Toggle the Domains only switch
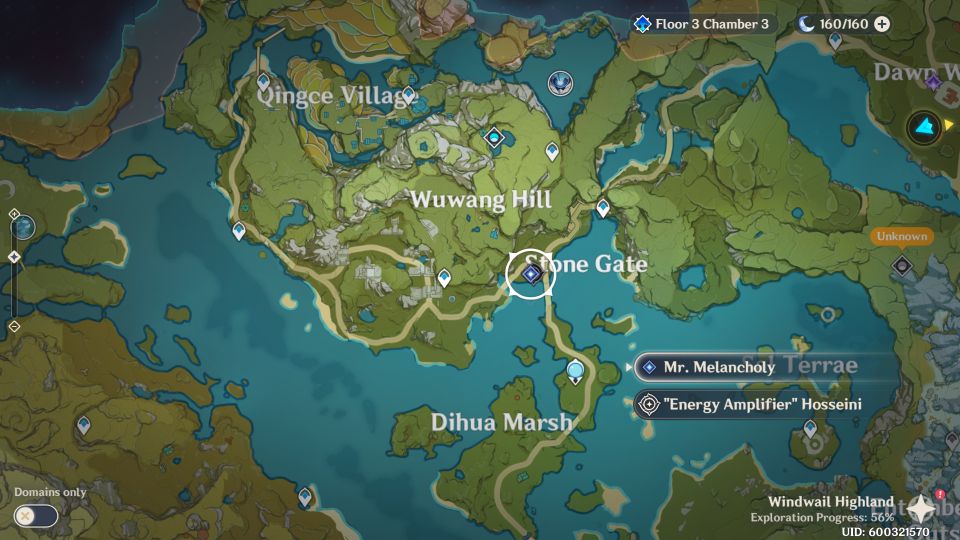Viewport: 960px width, 540px height. pos(36,516)
